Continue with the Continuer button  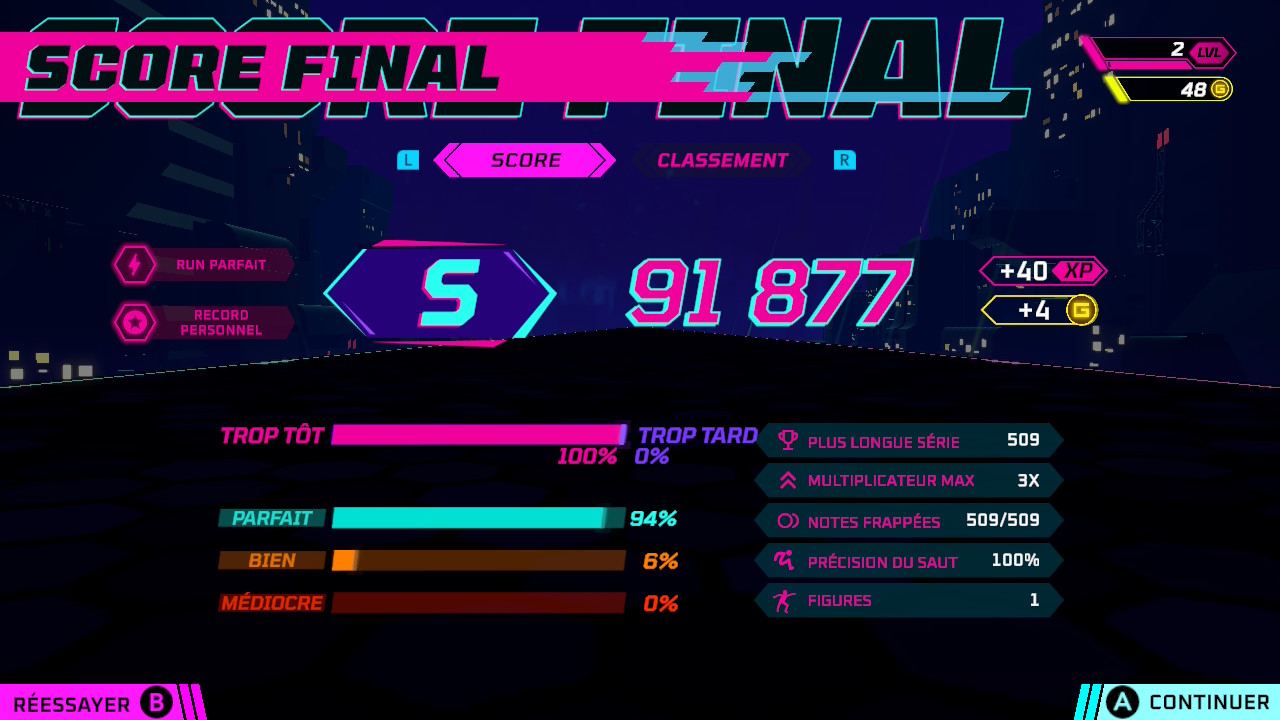click(1188, 703)
